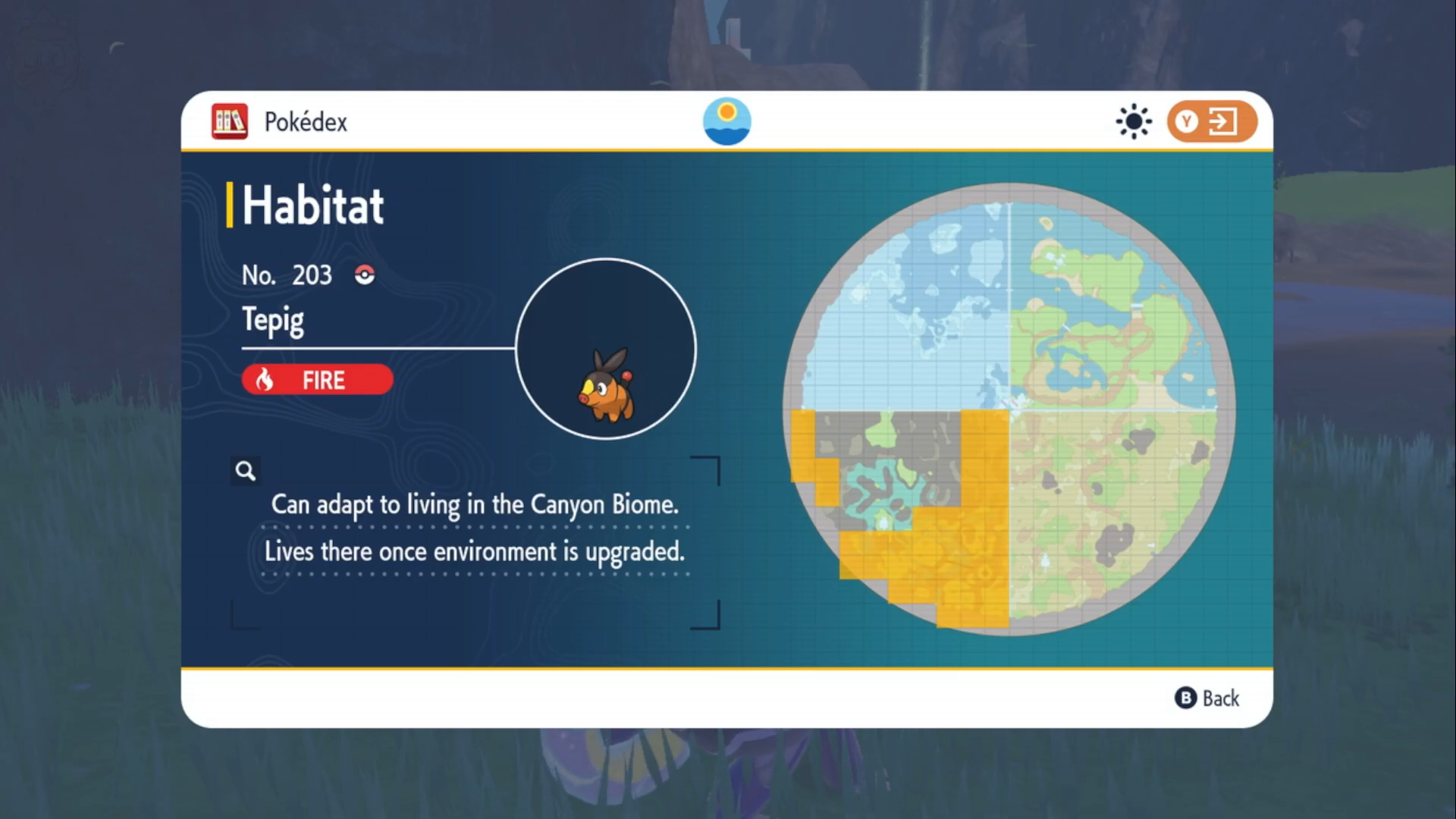Click the sunrise-over-water emblem in the header
The image size is (1456, 819).
726,121
